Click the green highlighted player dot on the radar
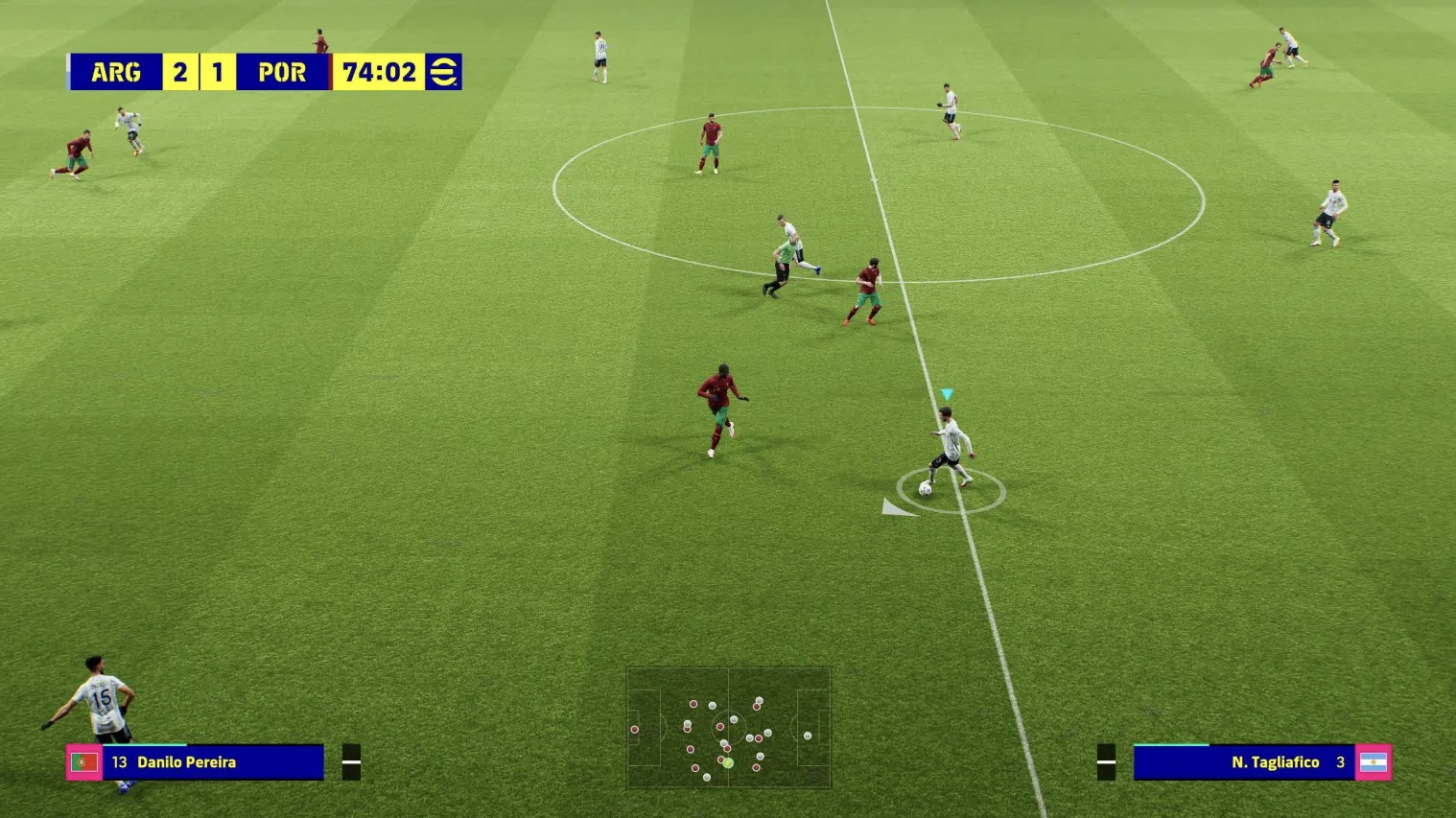The width and height of the screenshot is (1456, 818). (x=729, y=762)
